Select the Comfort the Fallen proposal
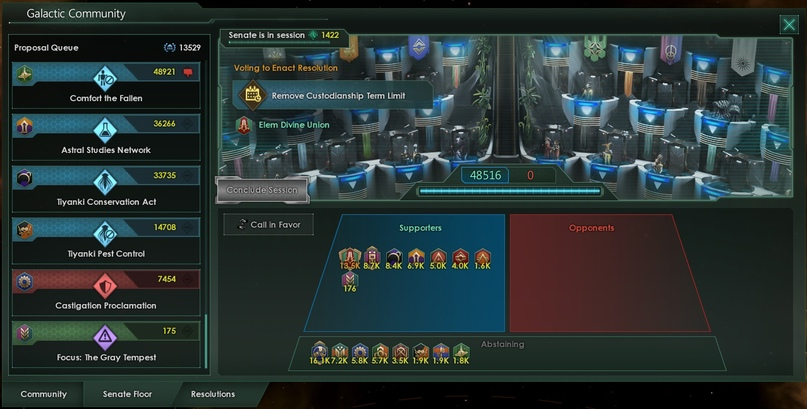807x409 pixels. click(106, 85)
